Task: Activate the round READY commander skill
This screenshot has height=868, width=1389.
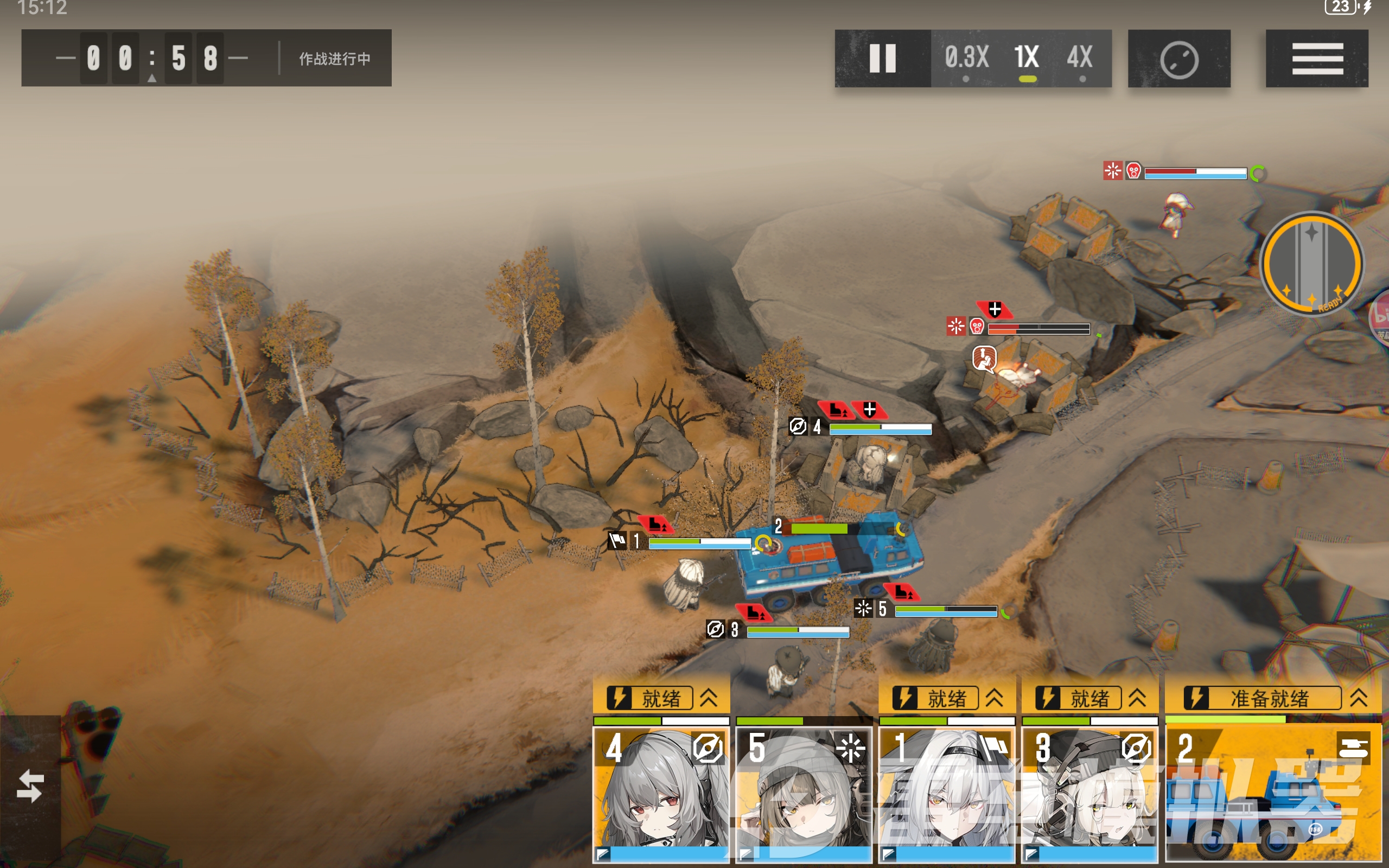Action: (x=1311, y=264)
